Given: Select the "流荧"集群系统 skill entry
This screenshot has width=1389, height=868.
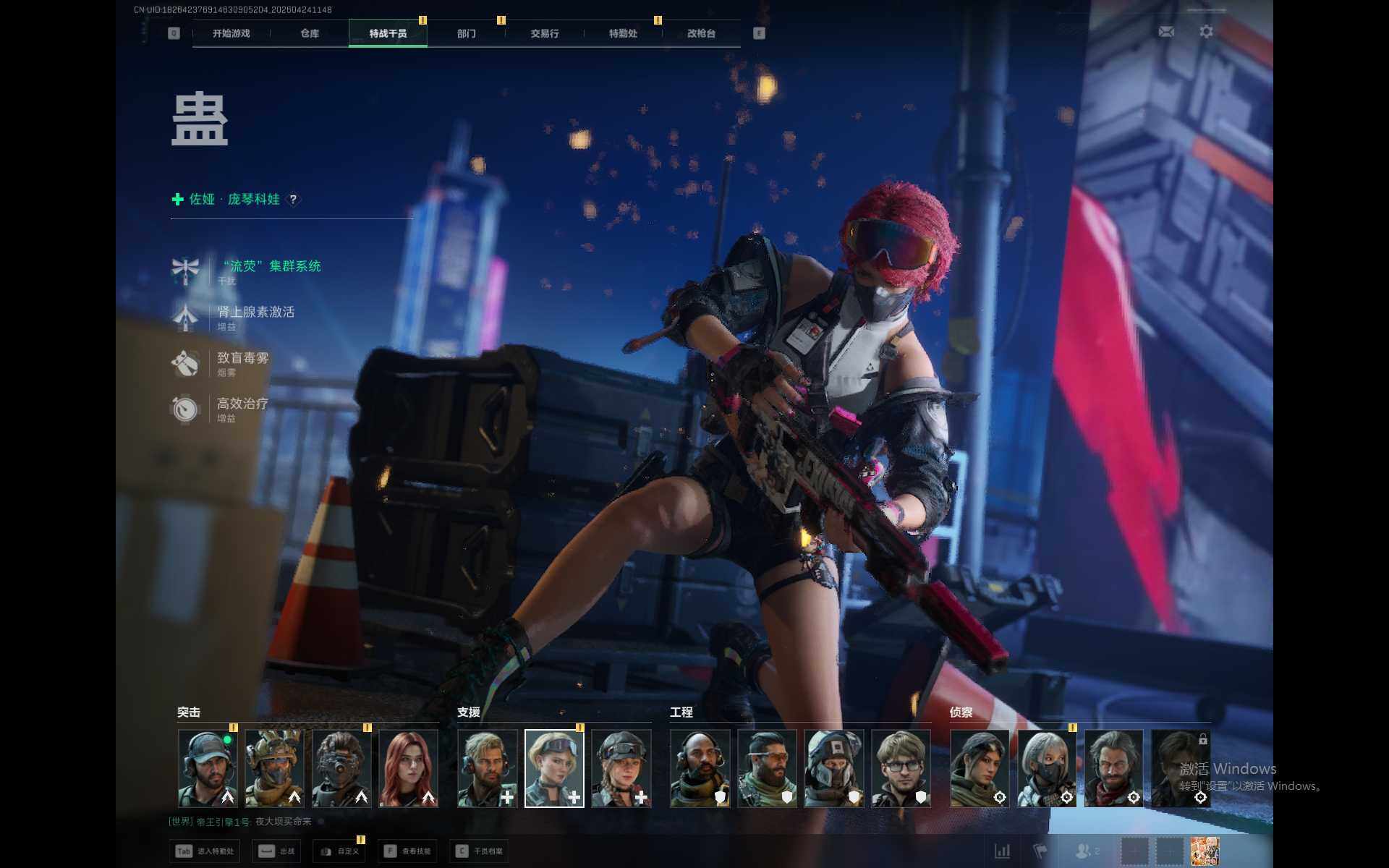Looking at the screenshot, I should tap(270, 267).
